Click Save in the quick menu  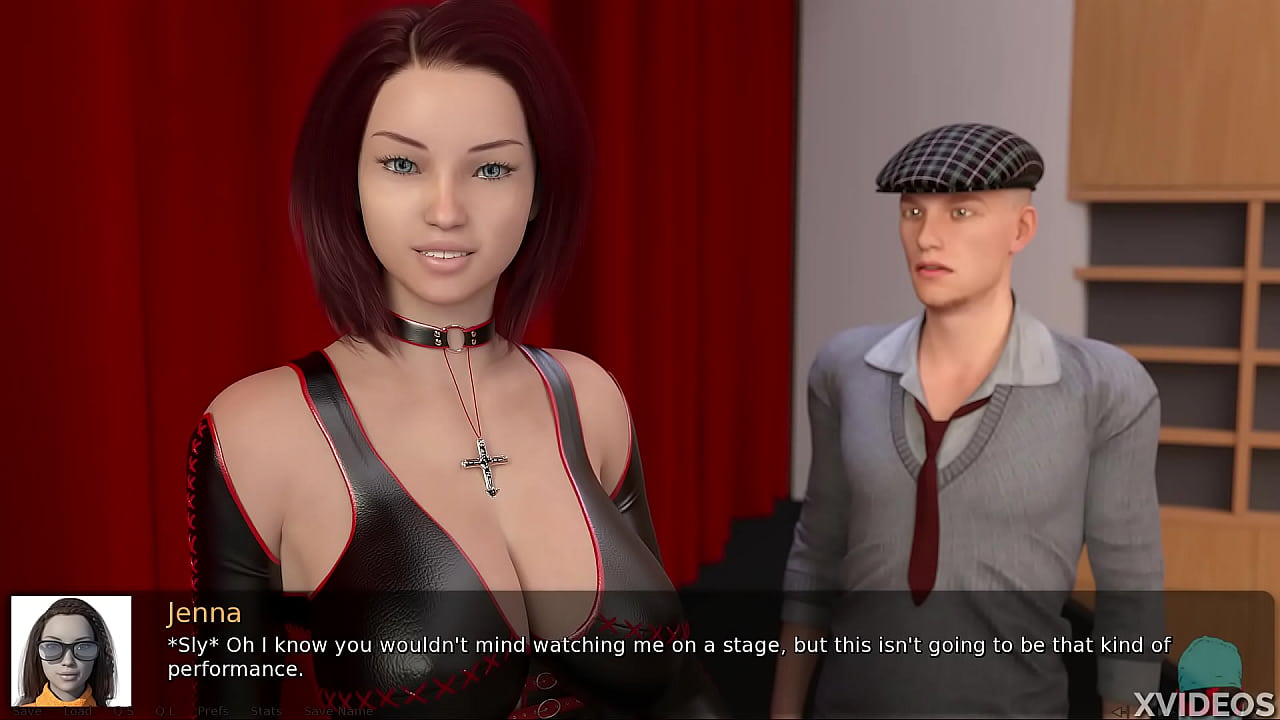point(27,711)
